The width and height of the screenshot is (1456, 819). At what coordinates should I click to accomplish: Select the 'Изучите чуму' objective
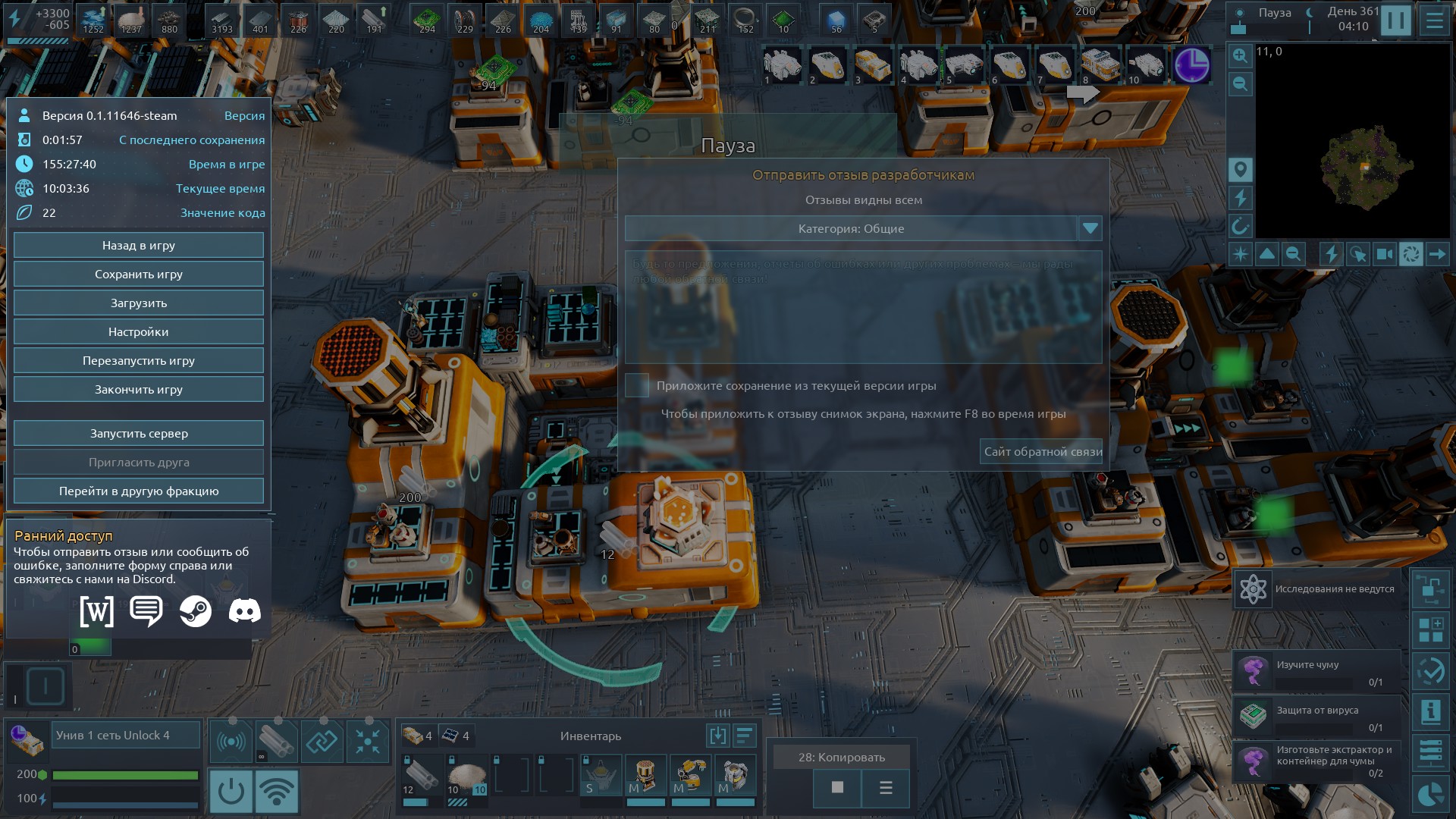coord(1316,672)
